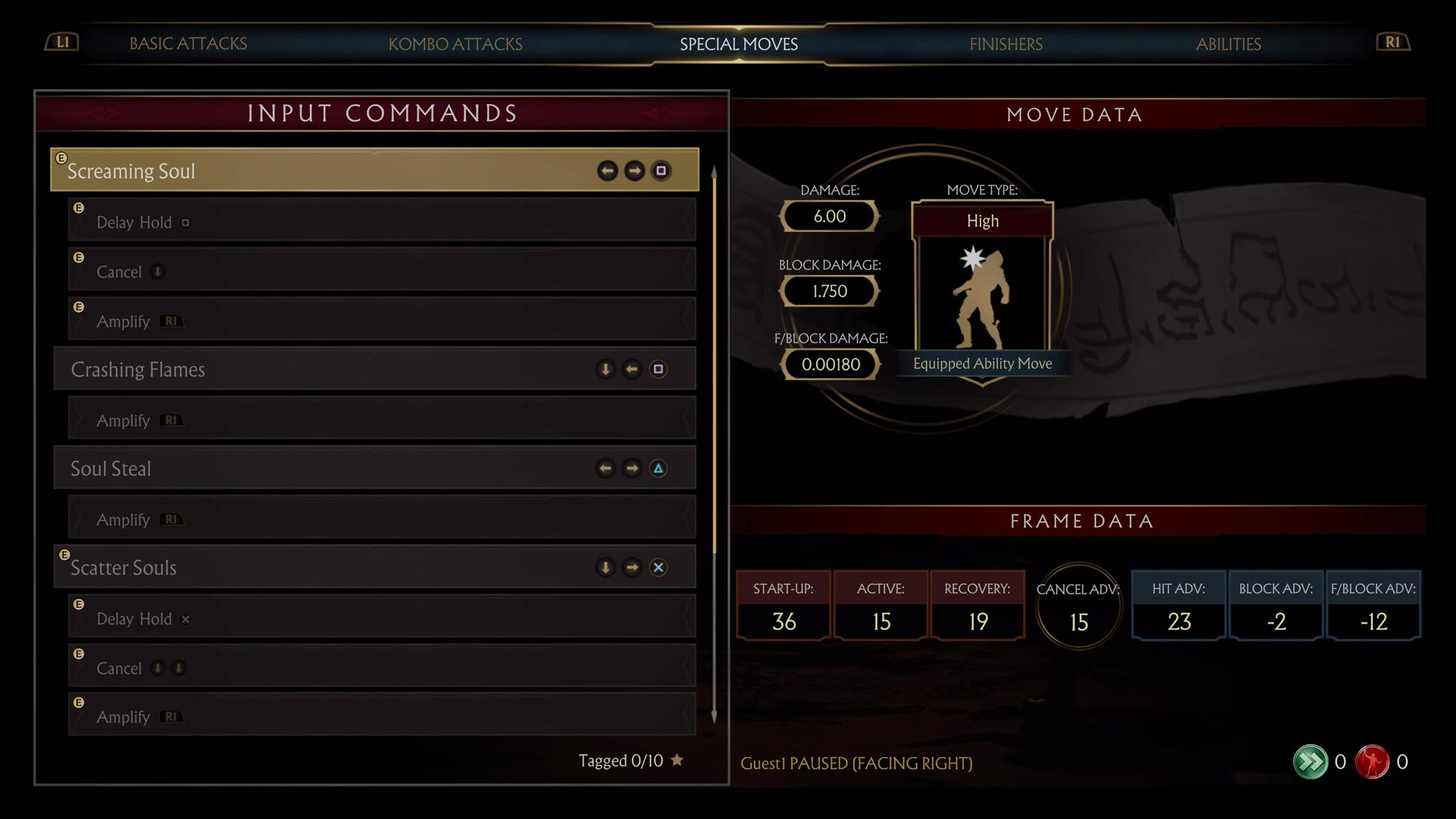Open the Basic Attacks tab
This screenshot has width=1456, height=819.
click(189, 44)
